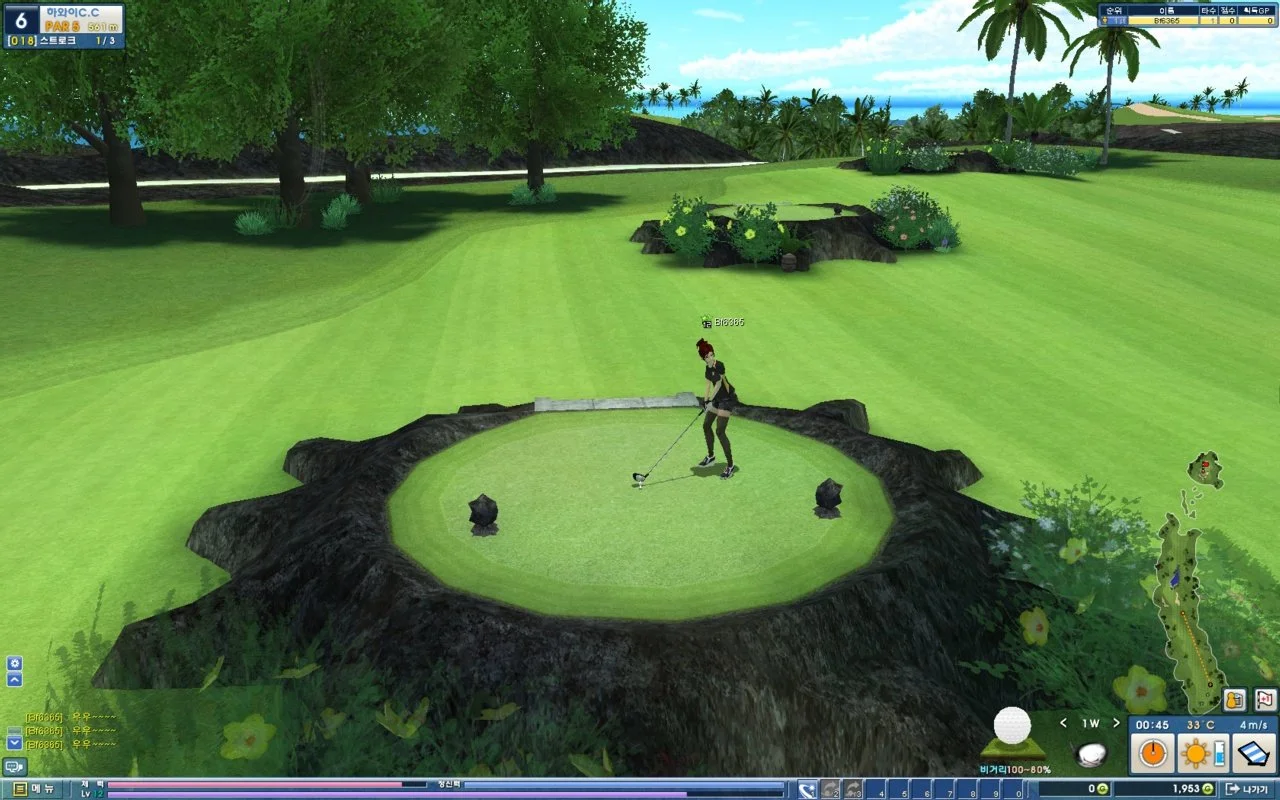Click the driver club head icon
The image size is (1280, 800).
(x=1090, y=753)
